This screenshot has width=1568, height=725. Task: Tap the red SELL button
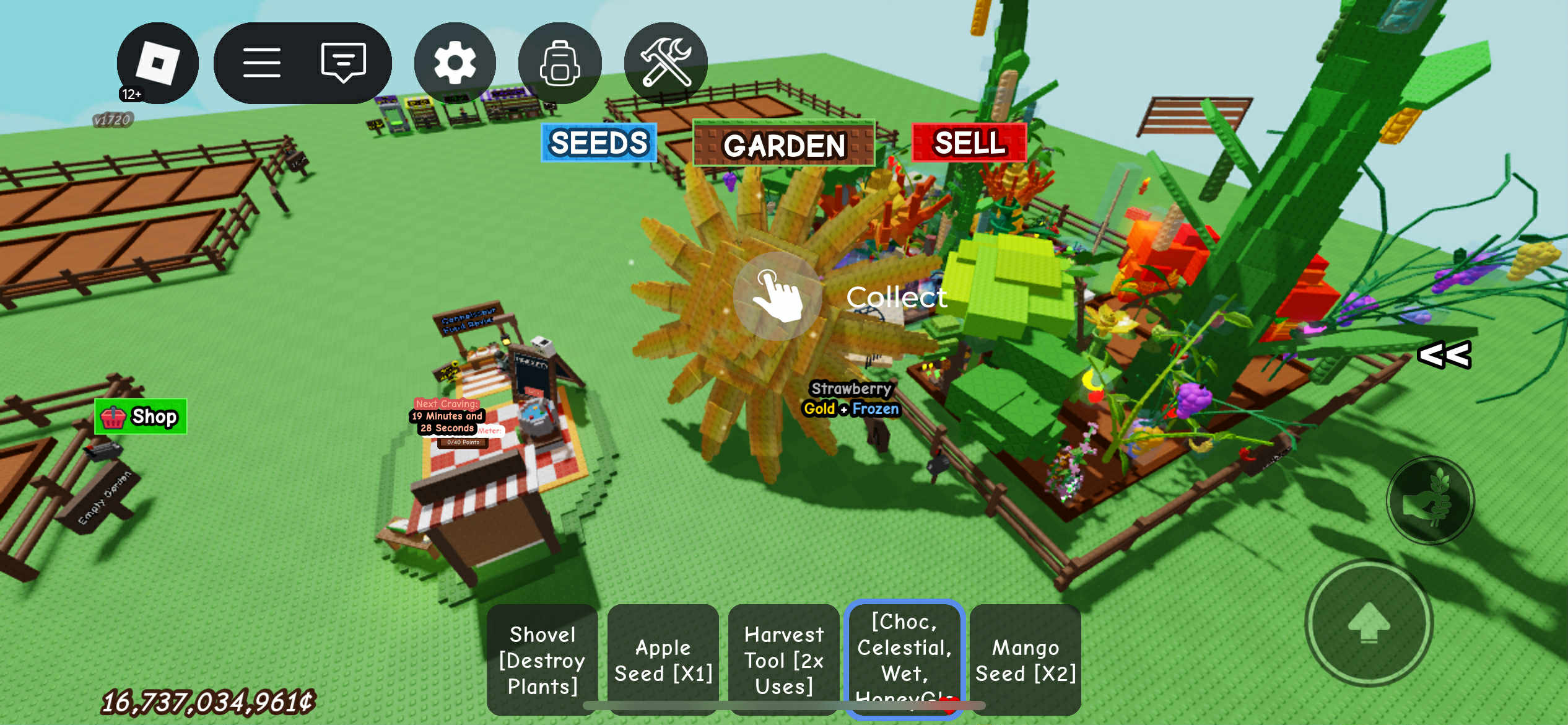969,143
